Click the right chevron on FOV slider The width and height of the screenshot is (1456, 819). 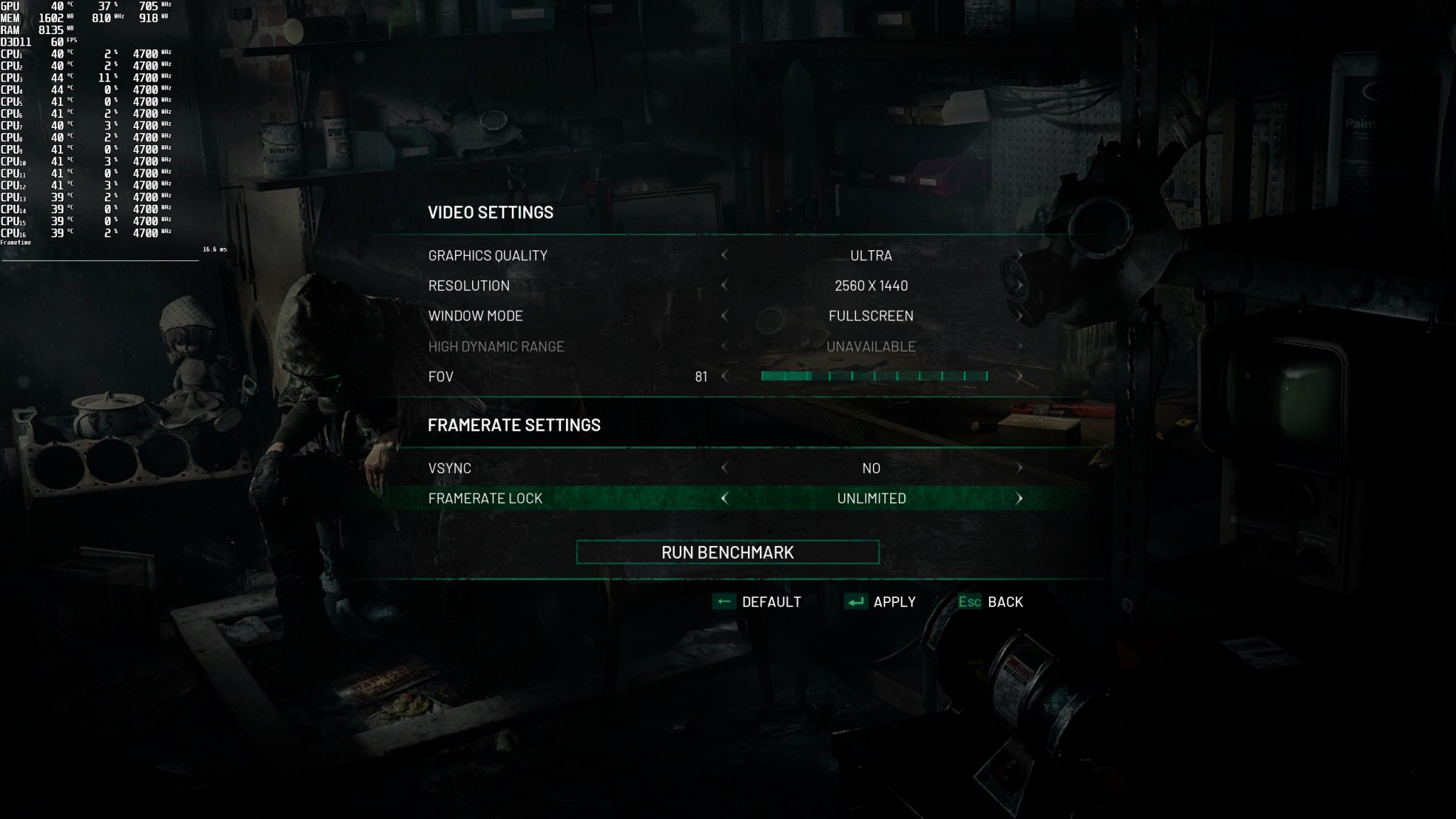[x=1021, y=376]
